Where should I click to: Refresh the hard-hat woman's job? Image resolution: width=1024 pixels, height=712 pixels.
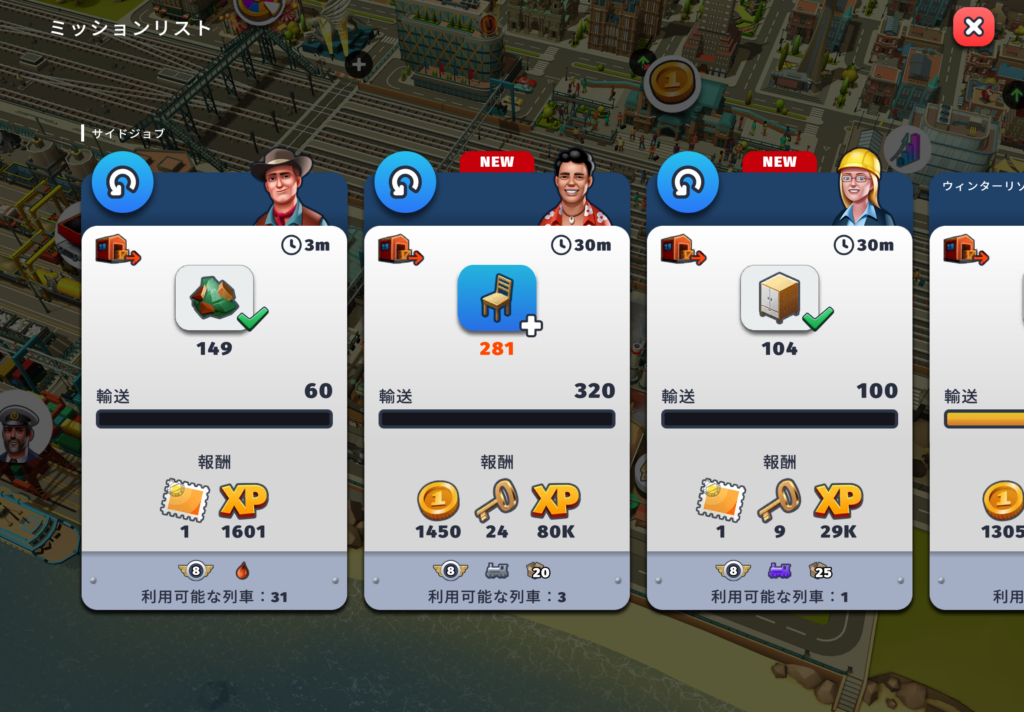688,183
